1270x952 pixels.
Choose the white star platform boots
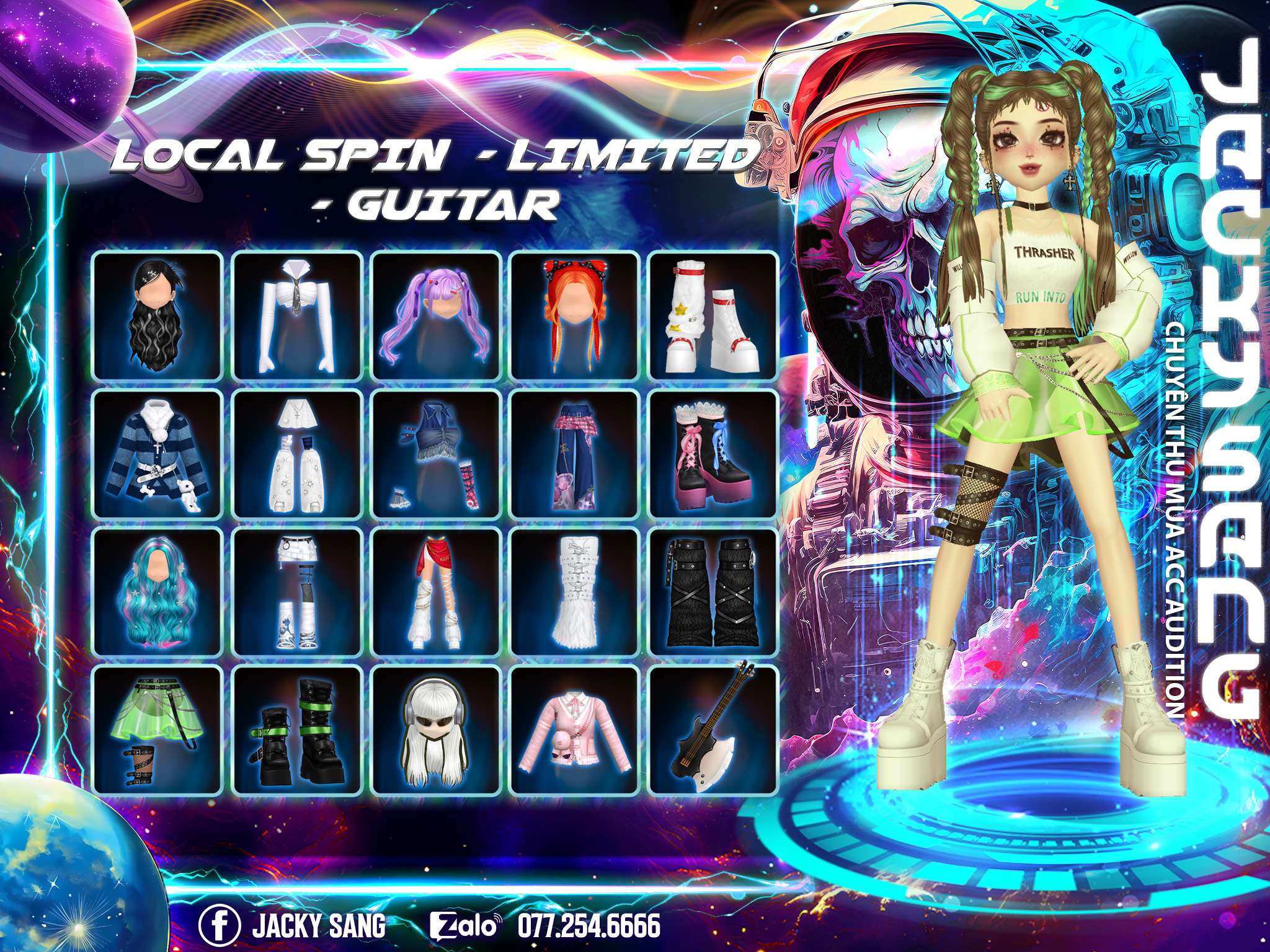pyautogui.click(x=713, y=315)
